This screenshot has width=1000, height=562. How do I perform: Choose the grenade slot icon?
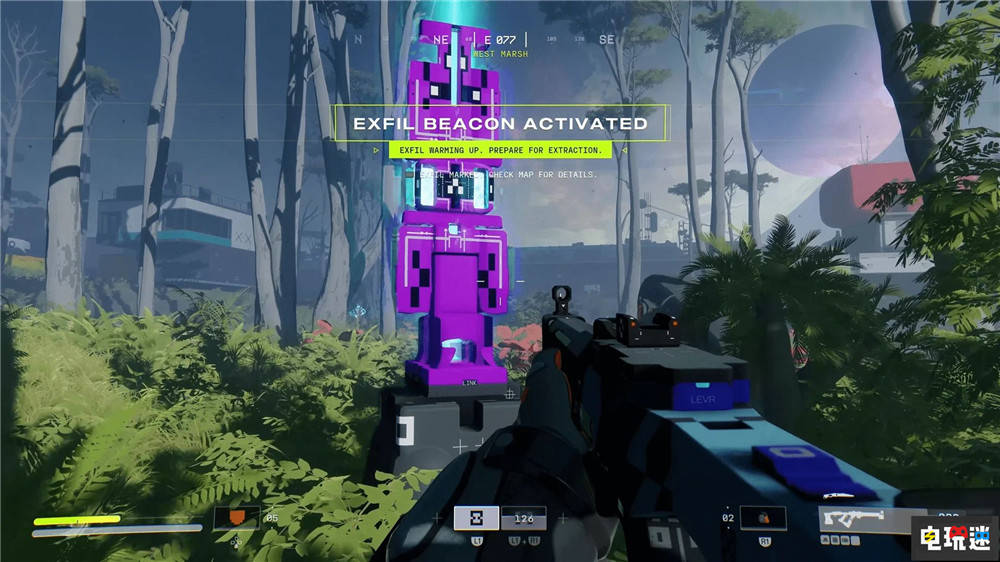763,518
